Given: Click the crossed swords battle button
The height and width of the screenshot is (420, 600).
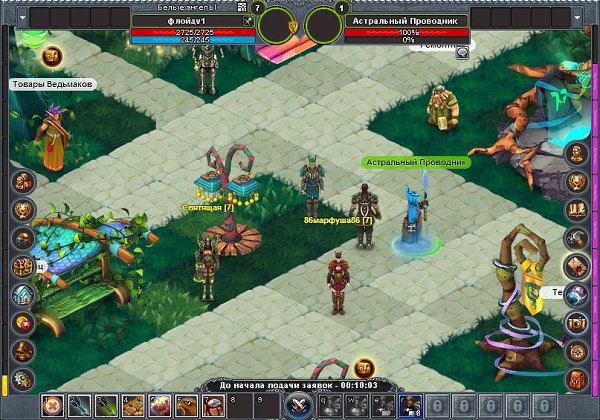Looking at the screenshot, I should point(298,405).
